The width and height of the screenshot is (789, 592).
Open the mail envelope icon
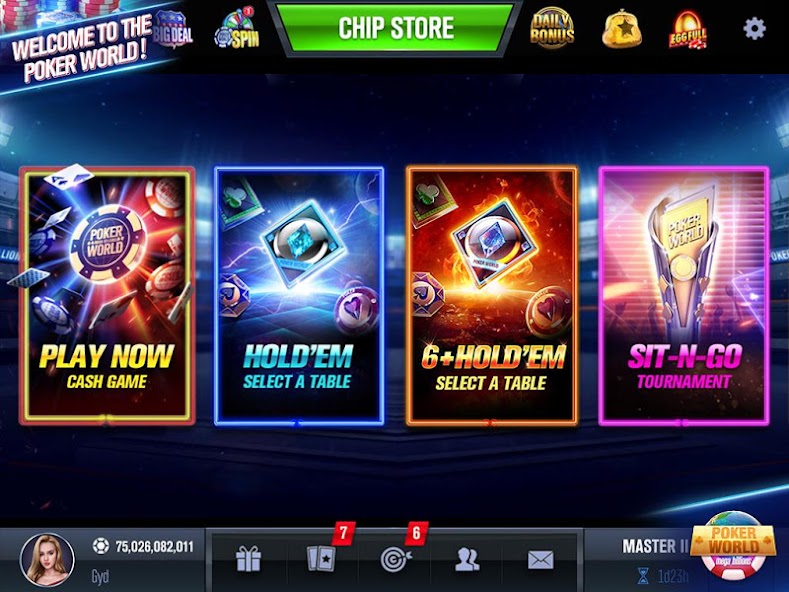541,560
